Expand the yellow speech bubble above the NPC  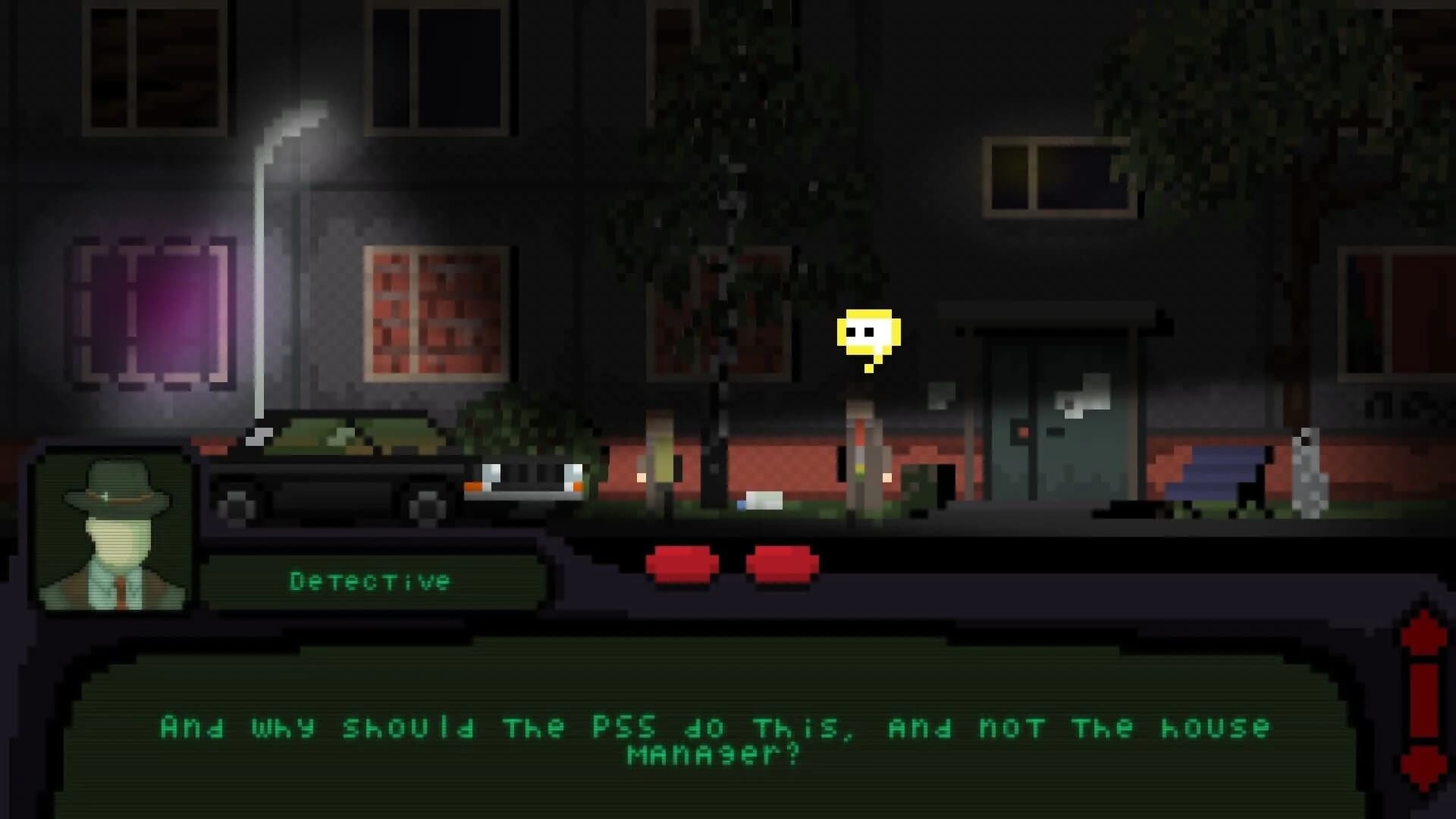pos(868,330)
